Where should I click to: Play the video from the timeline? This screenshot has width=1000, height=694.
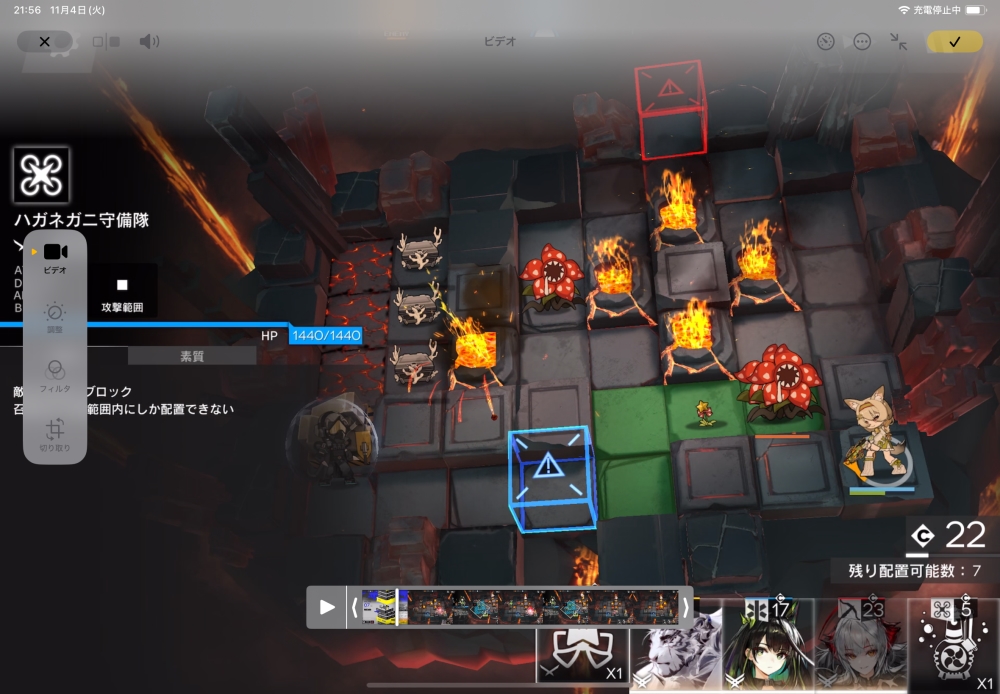tap(327, 607)
